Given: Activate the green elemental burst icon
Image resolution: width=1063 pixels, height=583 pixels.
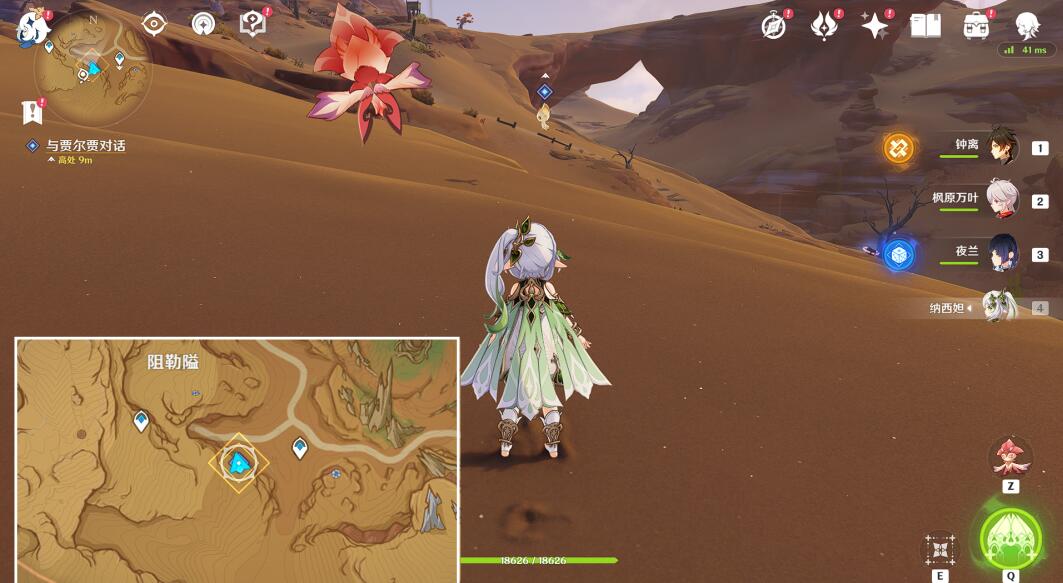Looking at the screenshot, I should pyautogui.click(x=1010, y=539).
